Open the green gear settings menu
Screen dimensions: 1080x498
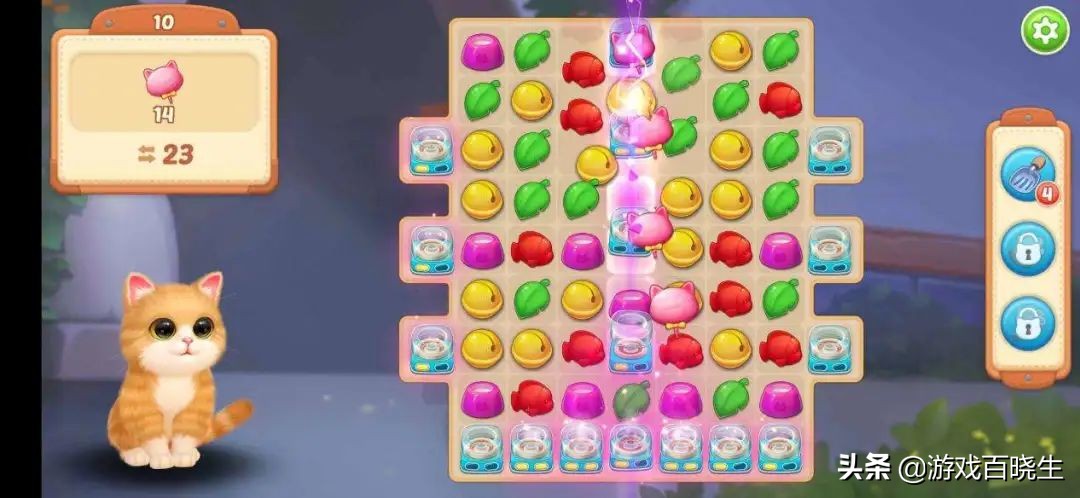[1044, 31]
